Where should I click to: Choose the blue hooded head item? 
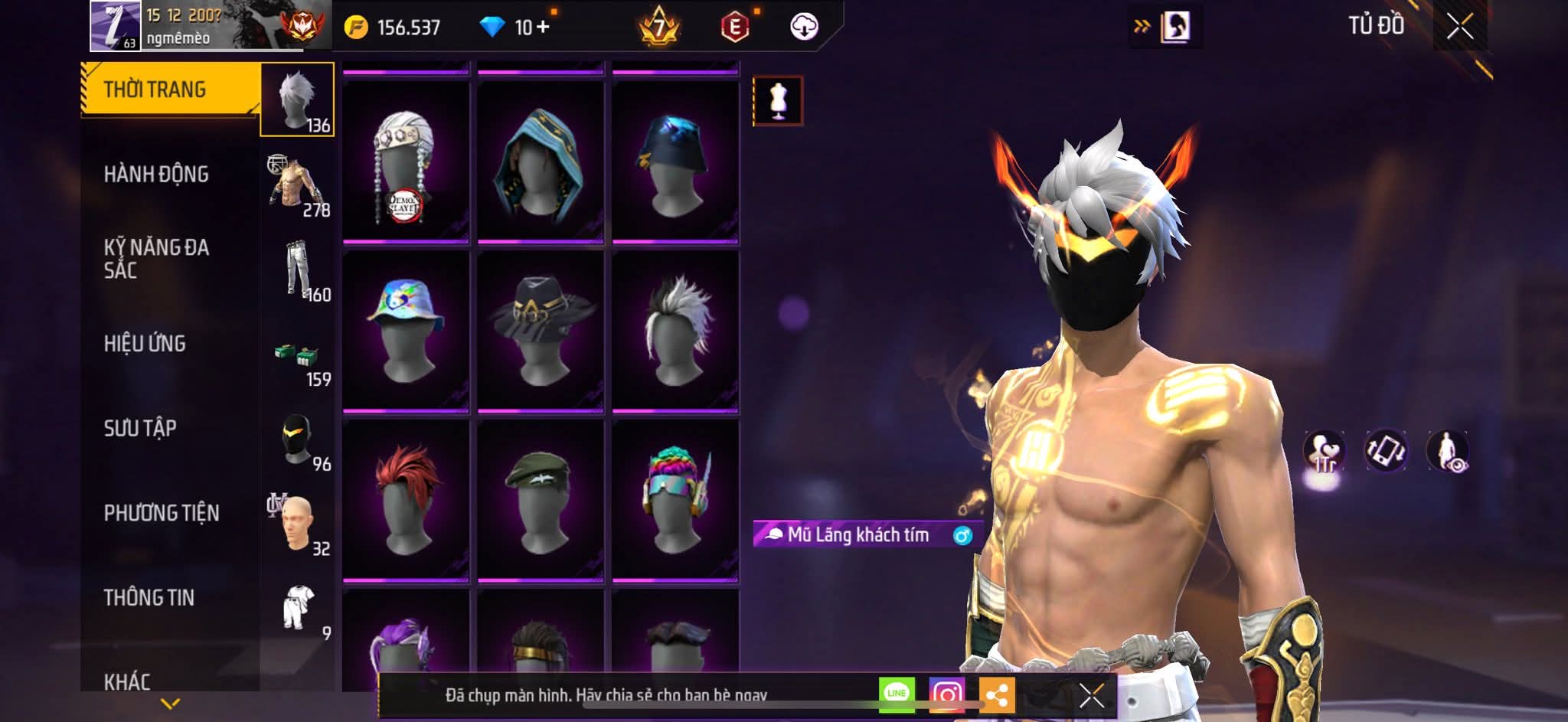[x=540, y=162]
